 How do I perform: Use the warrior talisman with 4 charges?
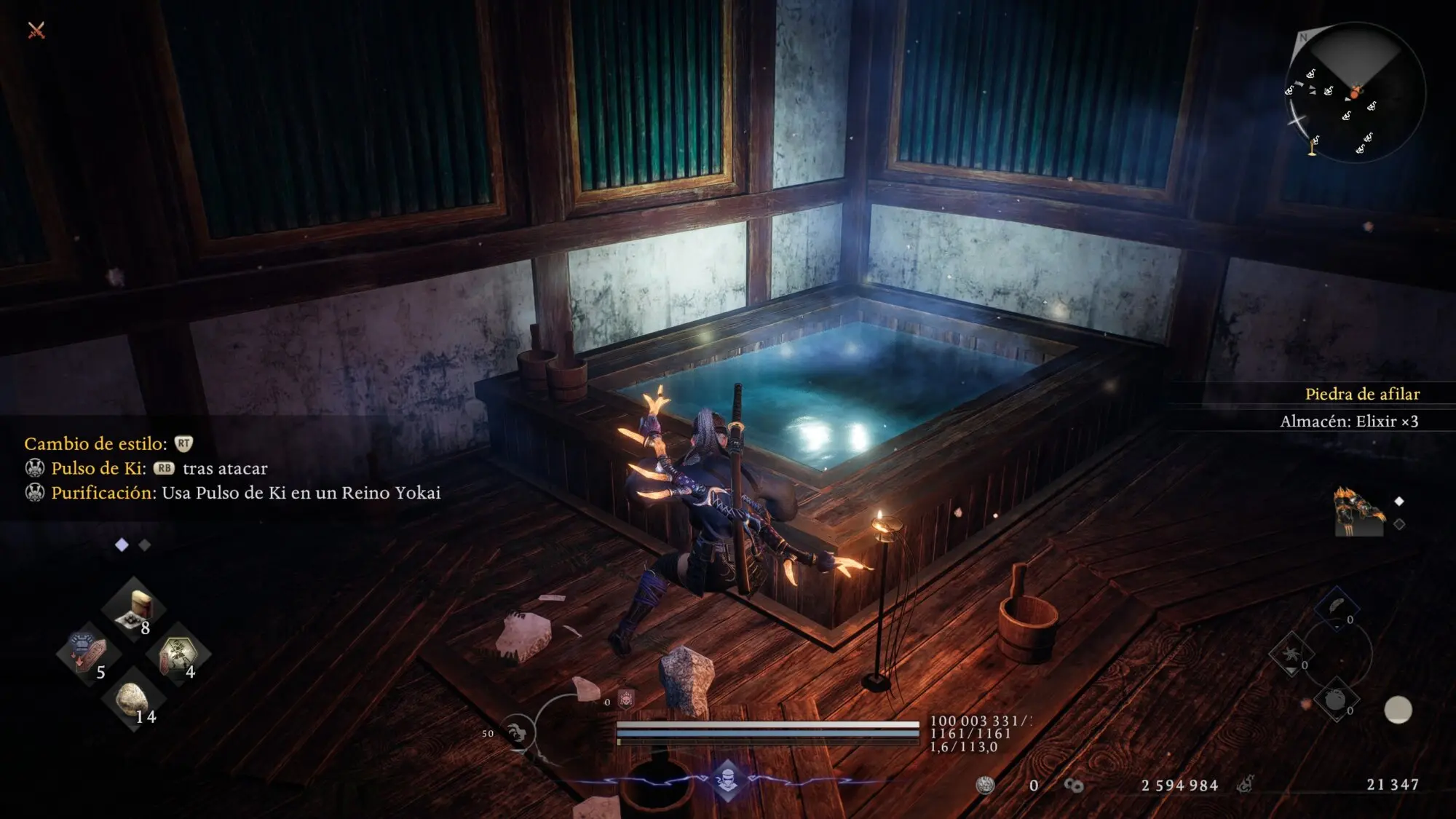pyautogui.click(x=177, y=652)
